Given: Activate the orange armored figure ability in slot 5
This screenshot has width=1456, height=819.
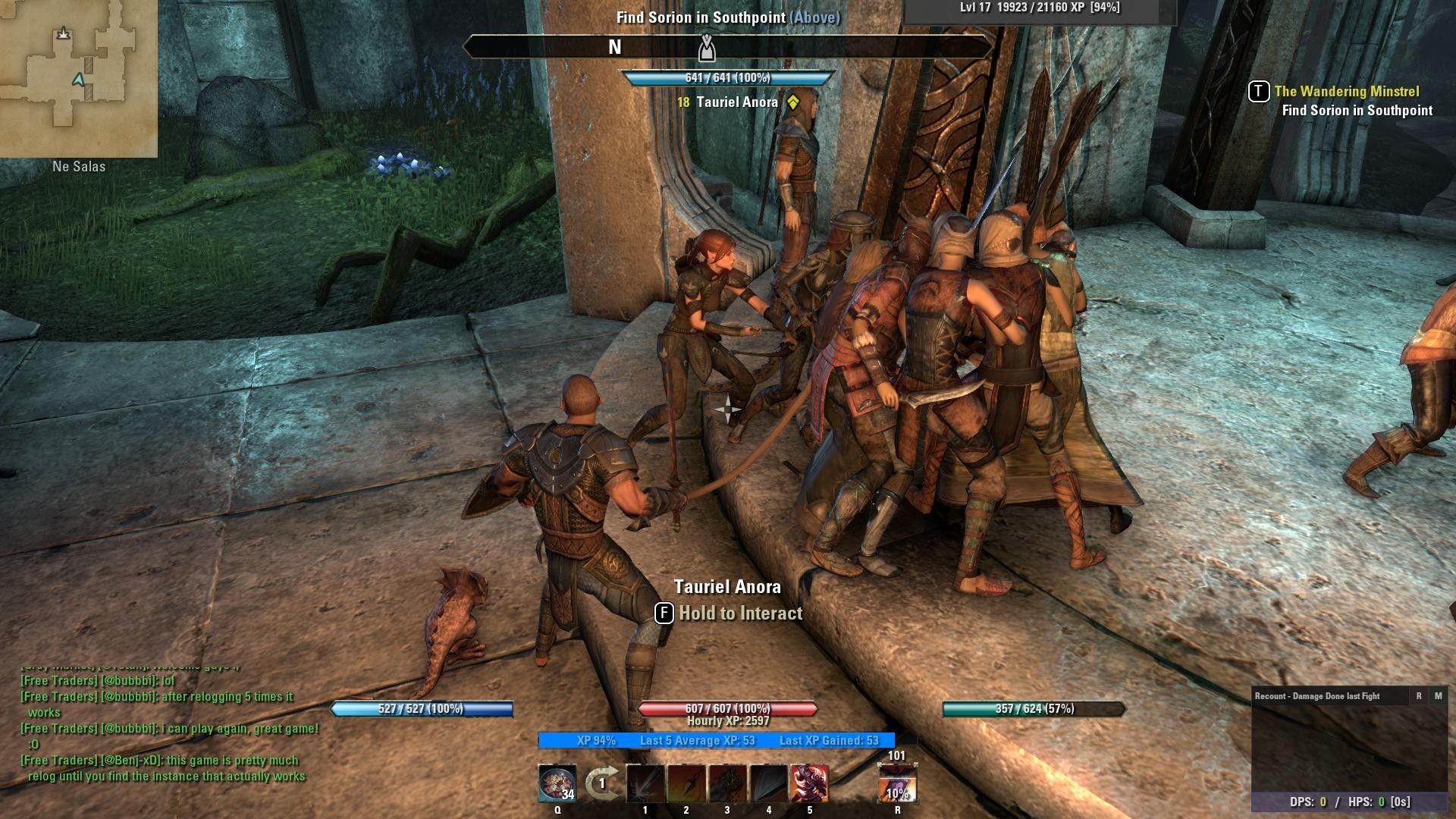Looking at the screenshot, I should tap(809, 783).
